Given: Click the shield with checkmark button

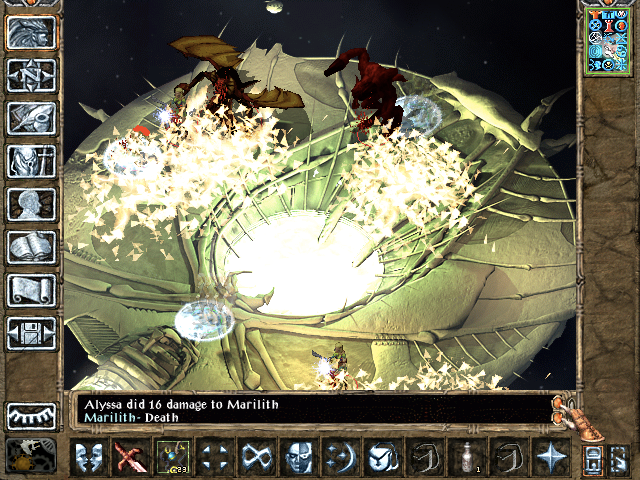Looking at the screenshot, I should (381, 457).
